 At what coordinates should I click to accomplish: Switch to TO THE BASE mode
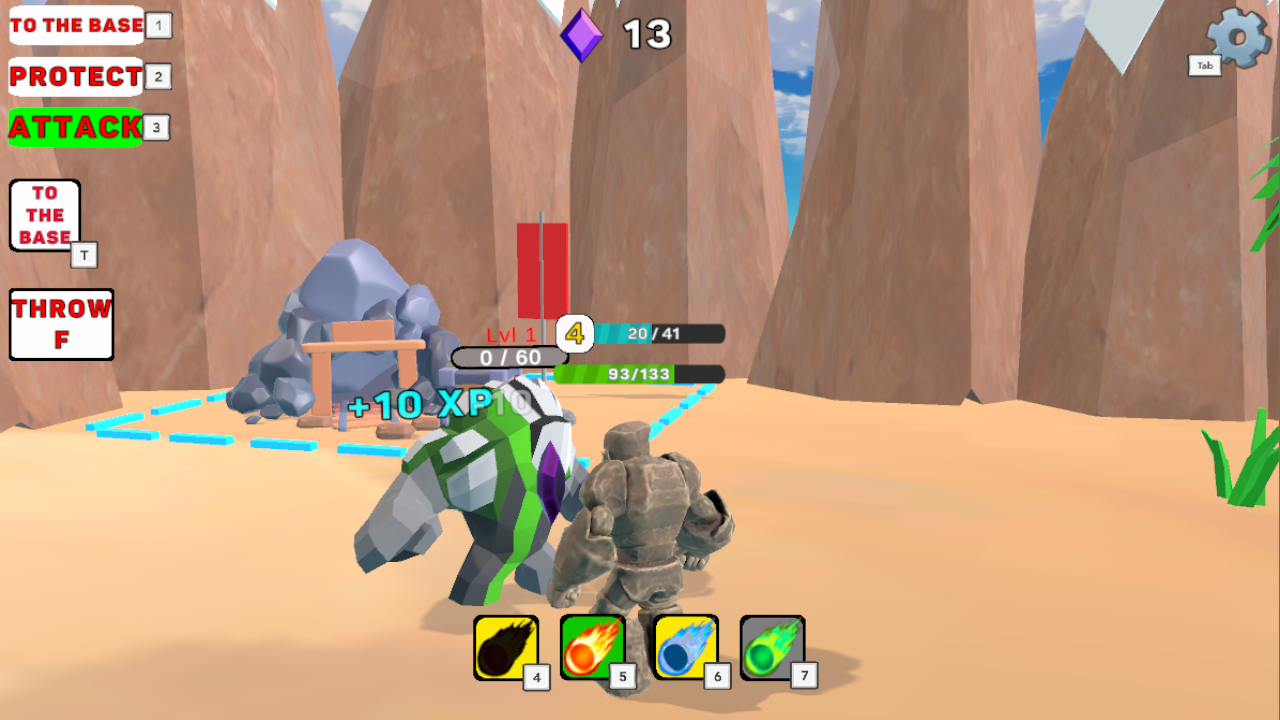coord(75,25)
